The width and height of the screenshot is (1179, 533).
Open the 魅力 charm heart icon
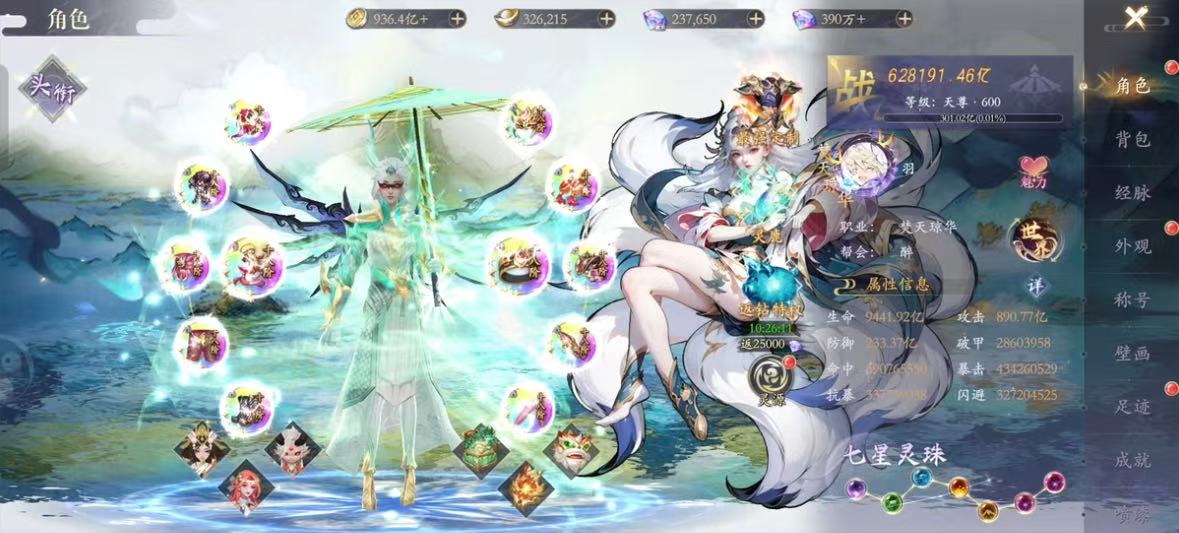[1034, 172]
